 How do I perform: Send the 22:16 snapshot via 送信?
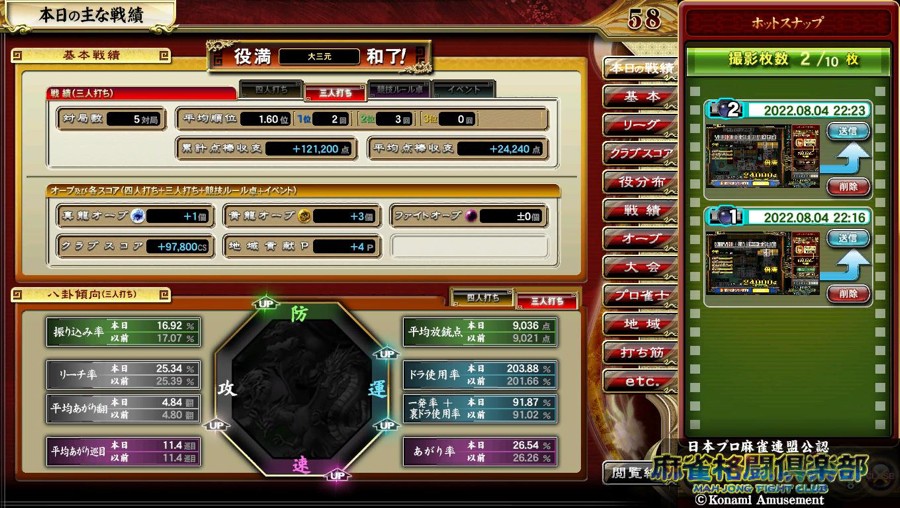[x=848, y=239]
